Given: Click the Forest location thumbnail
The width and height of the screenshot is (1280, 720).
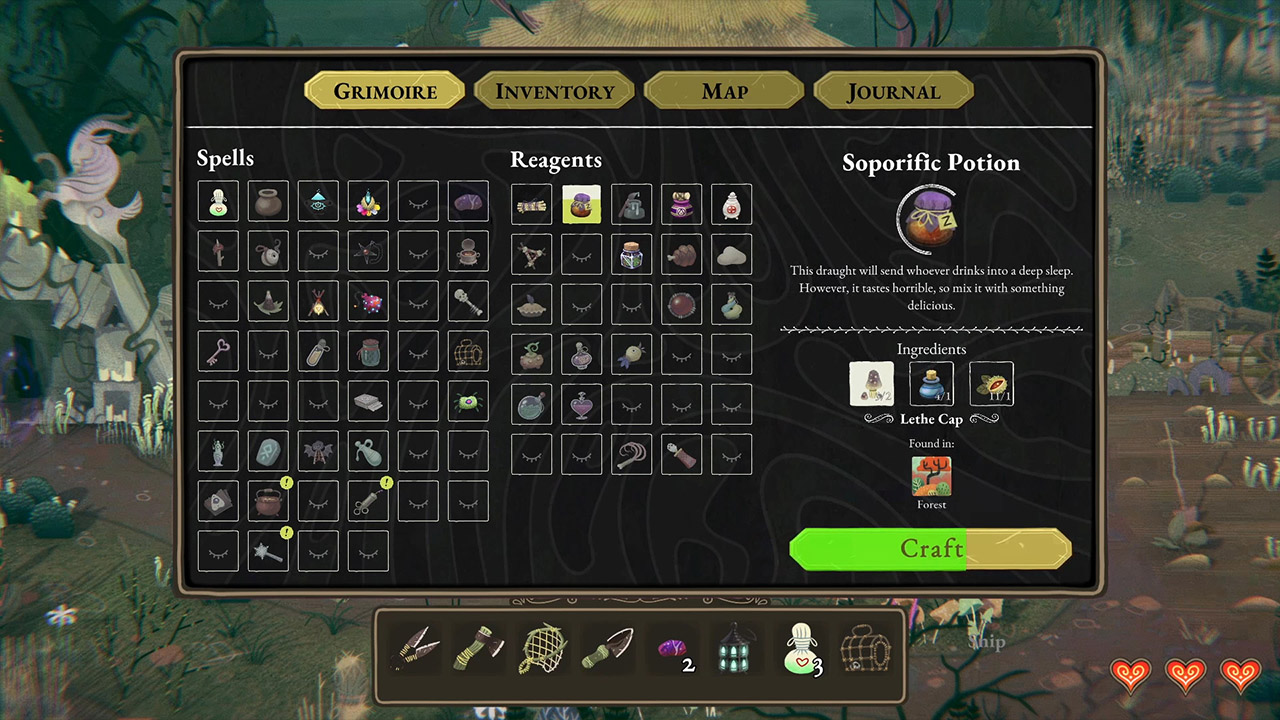Looking at the screenshot, I should coord(930,478).
